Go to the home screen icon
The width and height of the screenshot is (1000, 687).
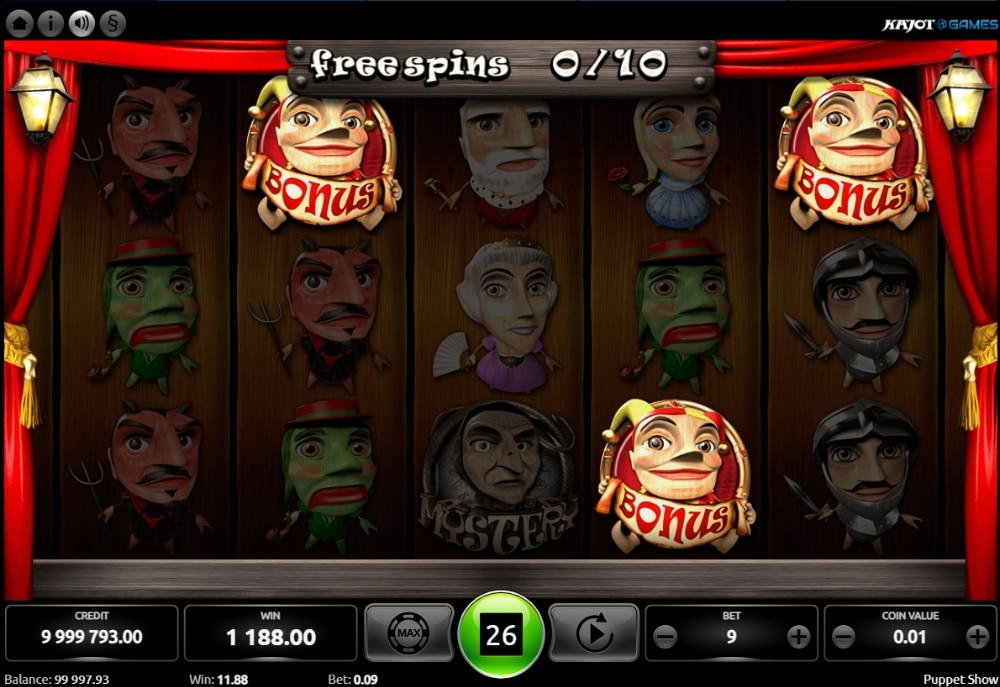(x=22, y=23)
